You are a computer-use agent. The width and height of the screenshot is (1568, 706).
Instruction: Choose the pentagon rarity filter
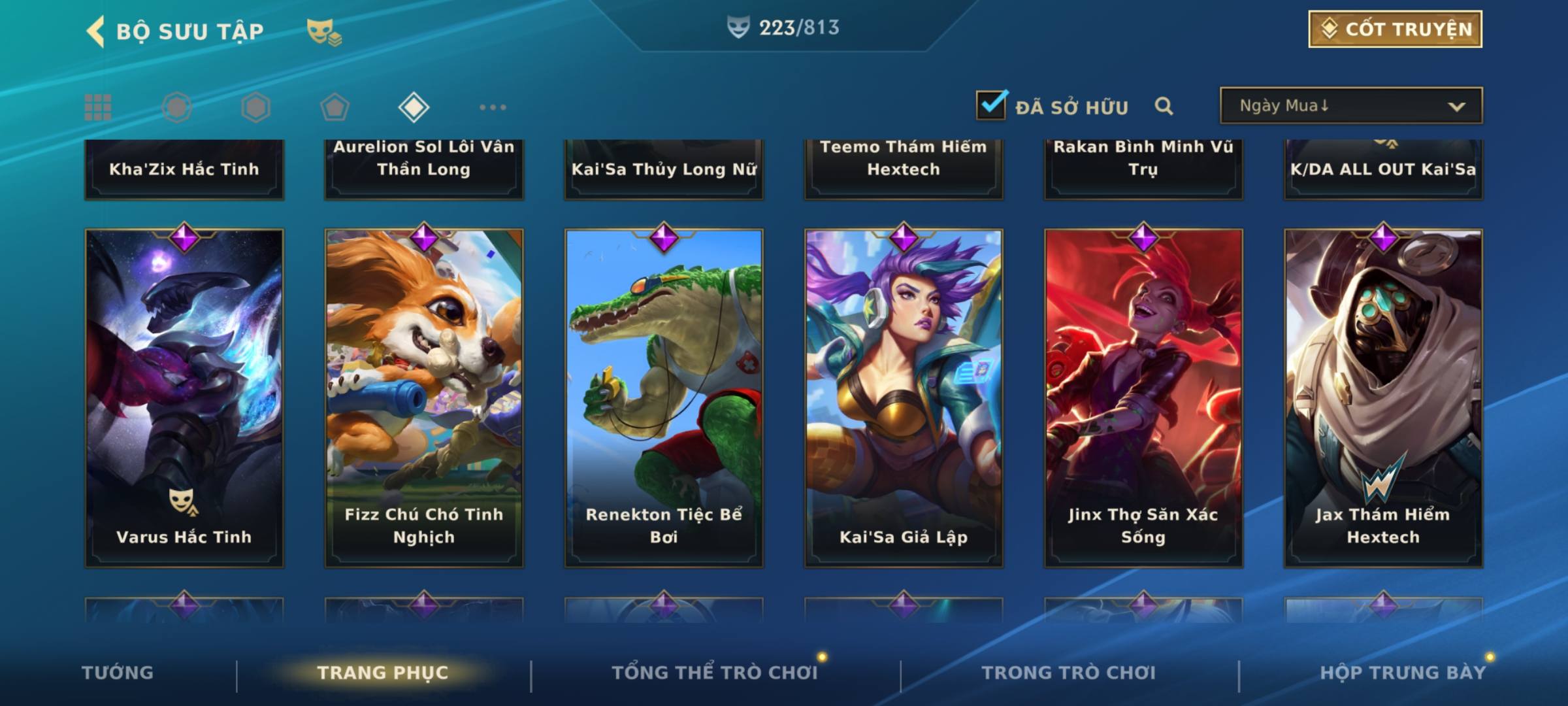pos(335,107)
